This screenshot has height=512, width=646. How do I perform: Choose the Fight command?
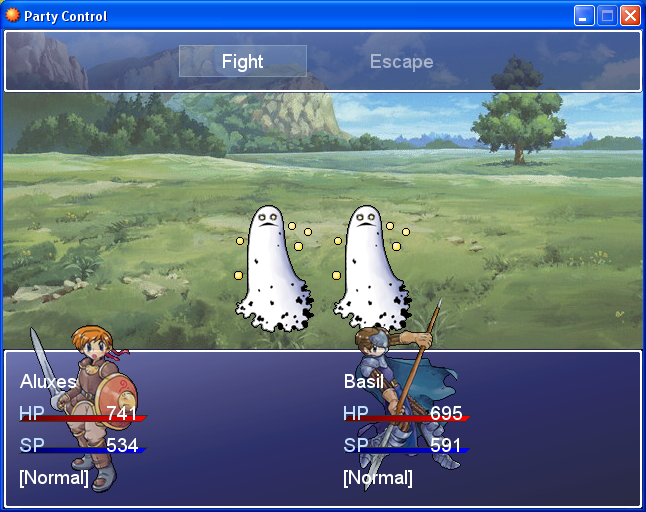[243, 61]
